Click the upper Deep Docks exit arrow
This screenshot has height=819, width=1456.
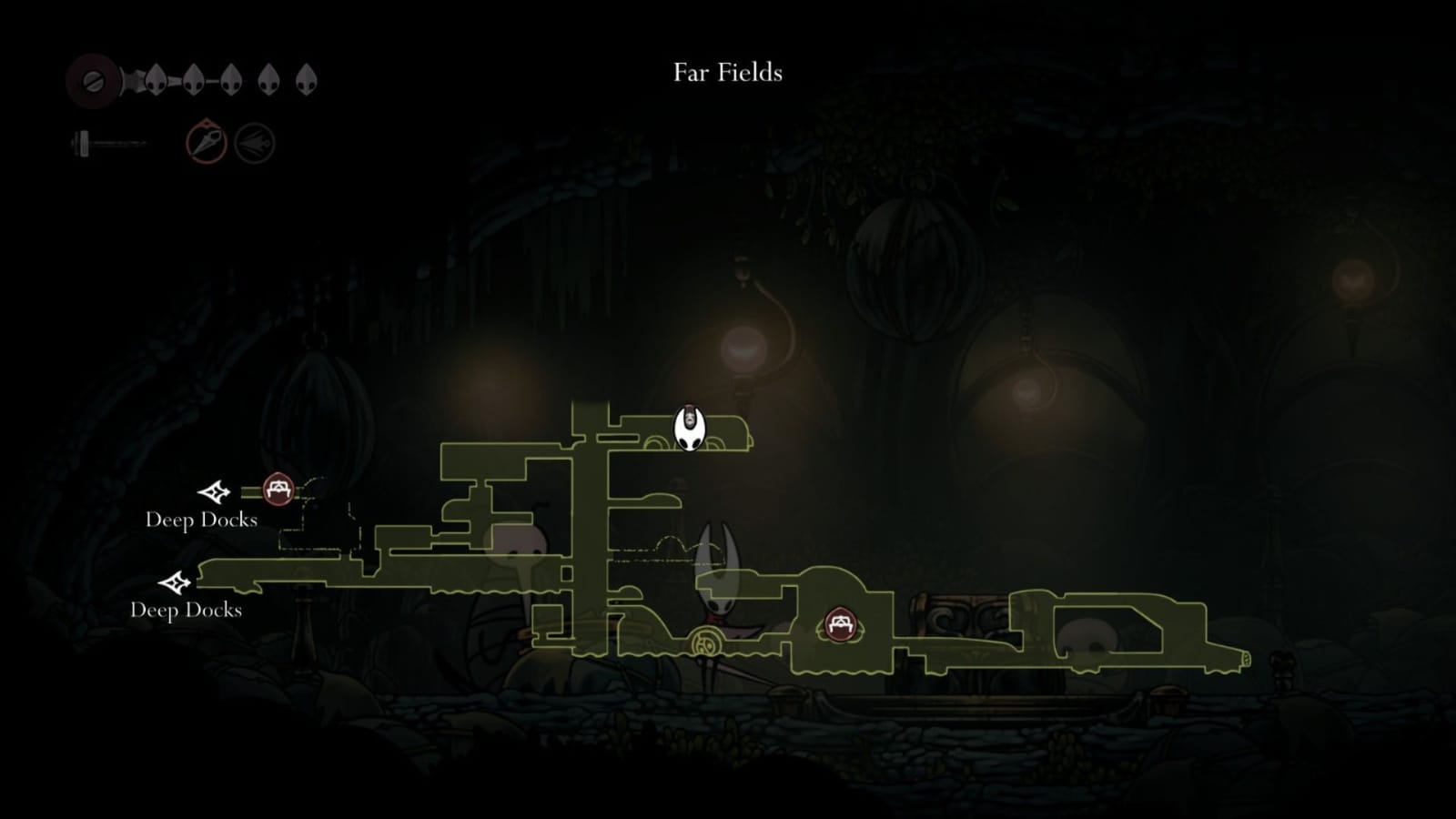click(x=215, y=492)
